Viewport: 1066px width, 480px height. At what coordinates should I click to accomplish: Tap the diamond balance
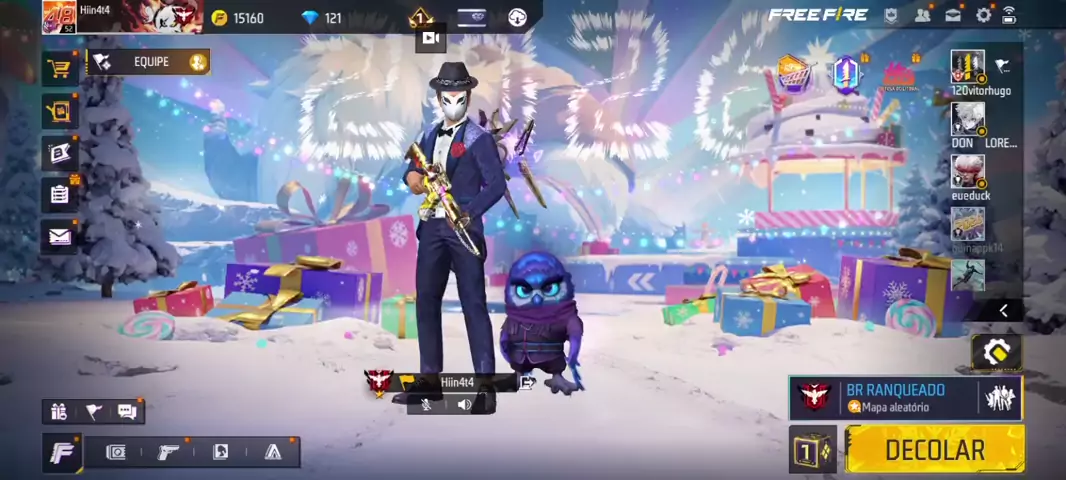[322, 18]
